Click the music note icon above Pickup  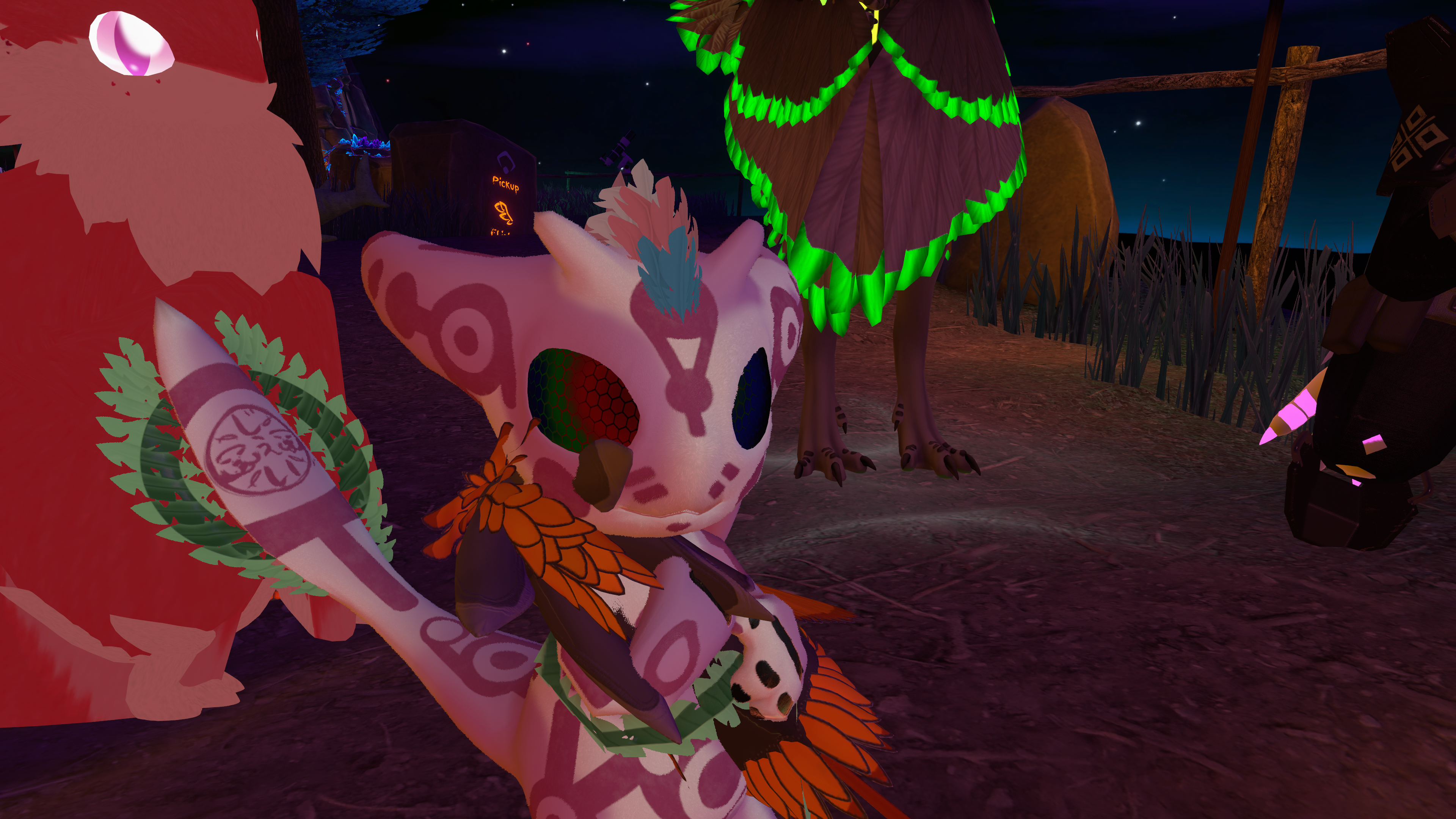click(x=505, y=162)
